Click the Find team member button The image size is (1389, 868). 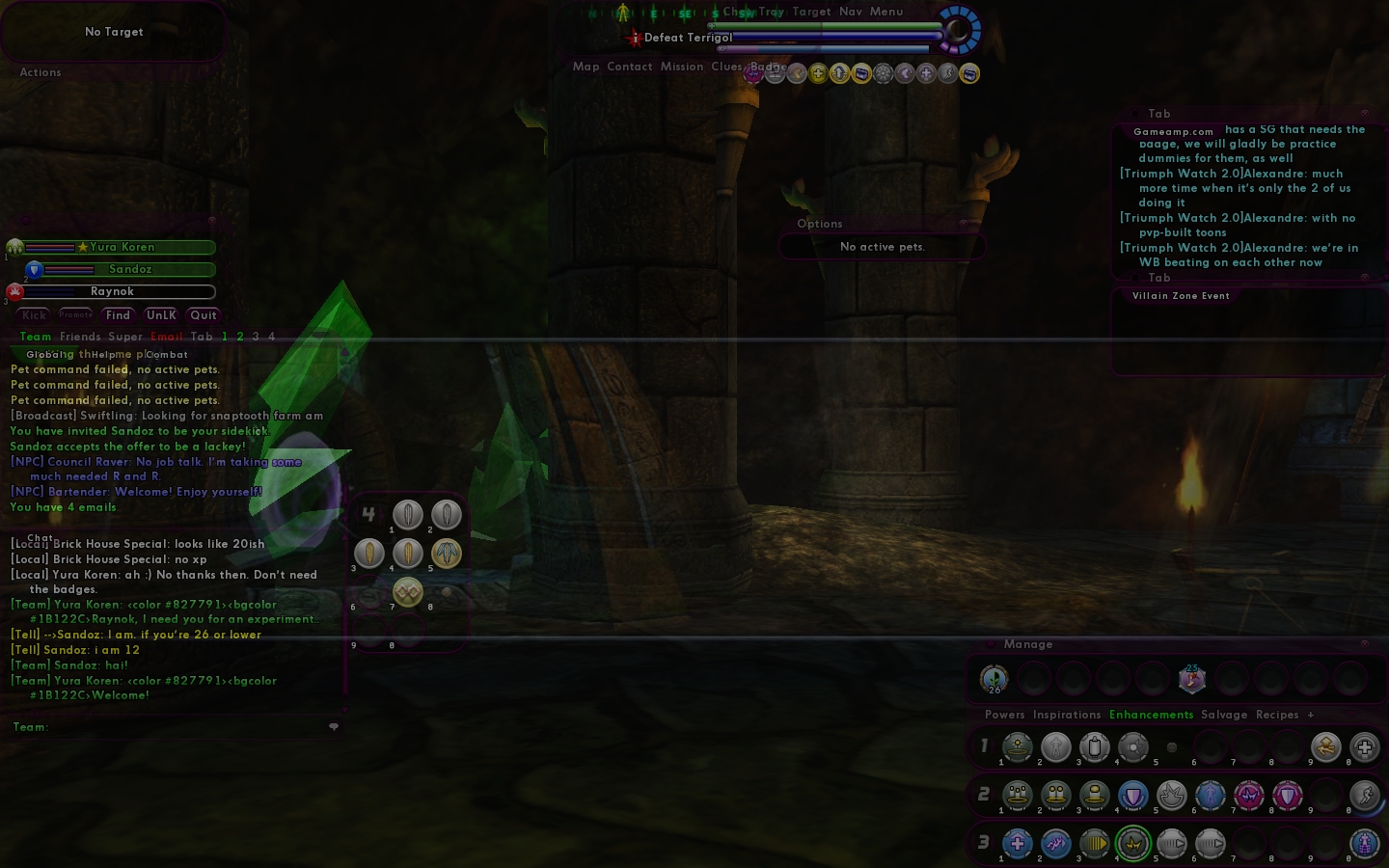coord(118,315)
